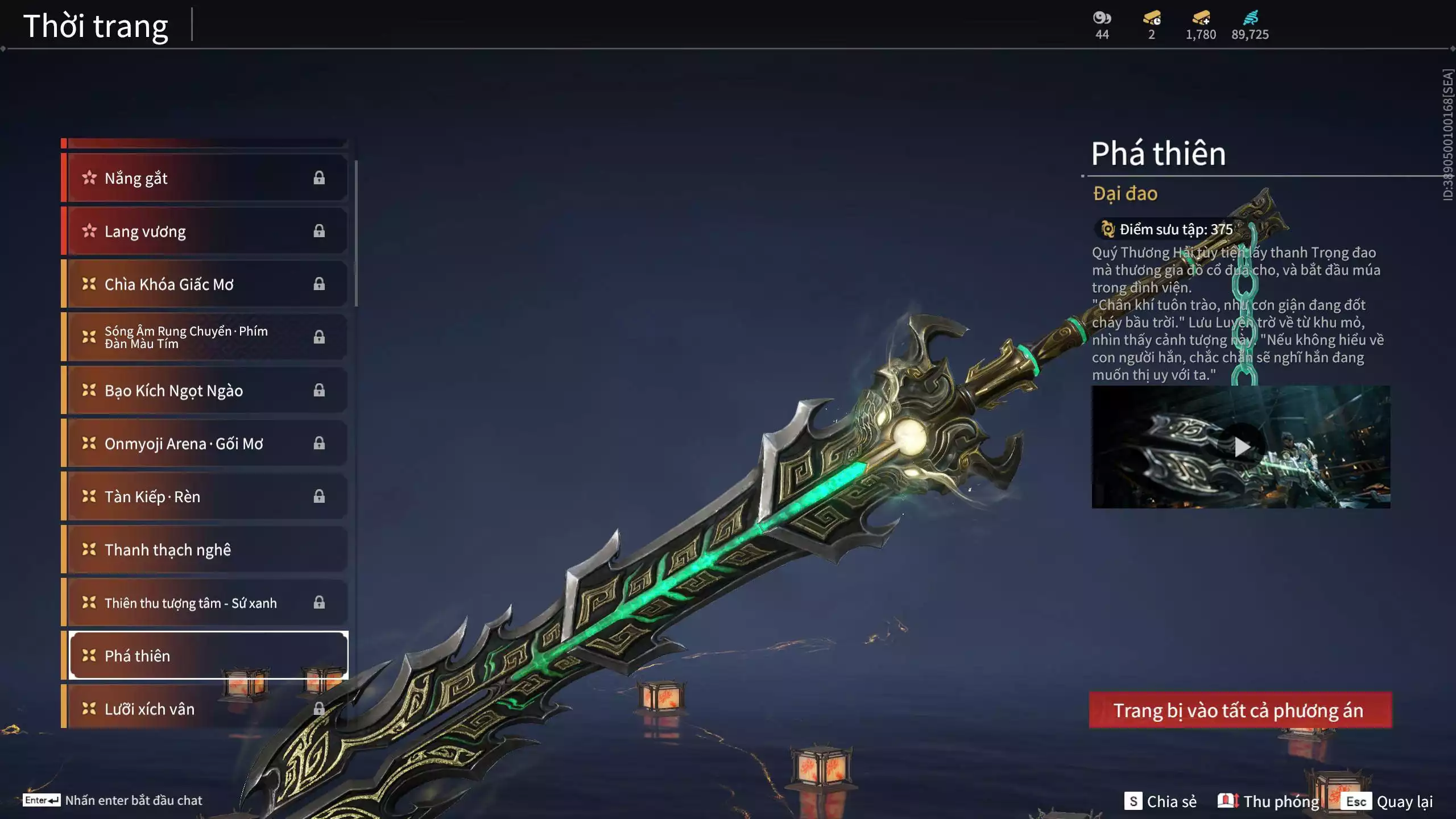This screenshot has height=819, width=1456.
Task: Select Chìa Khóa Giấc Mơ skin
Action: pos(205,284)
